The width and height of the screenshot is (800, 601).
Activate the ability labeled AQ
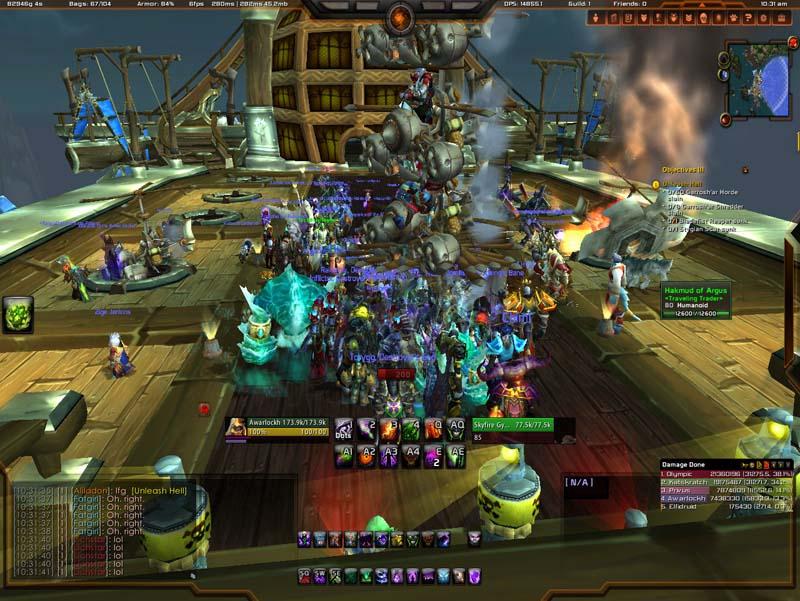(x=458, y=430)
